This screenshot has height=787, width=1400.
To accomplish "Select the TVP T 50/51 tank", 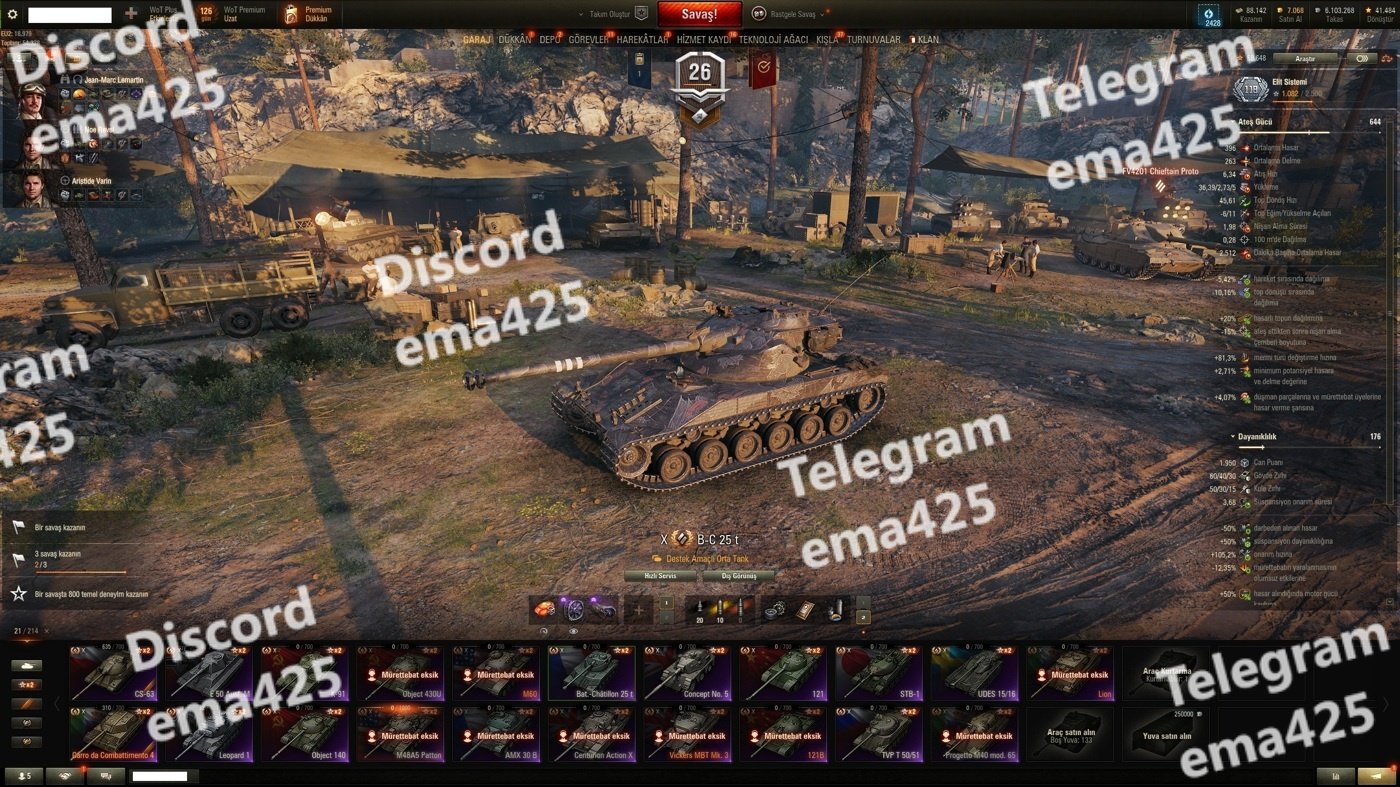I will 878,734.
